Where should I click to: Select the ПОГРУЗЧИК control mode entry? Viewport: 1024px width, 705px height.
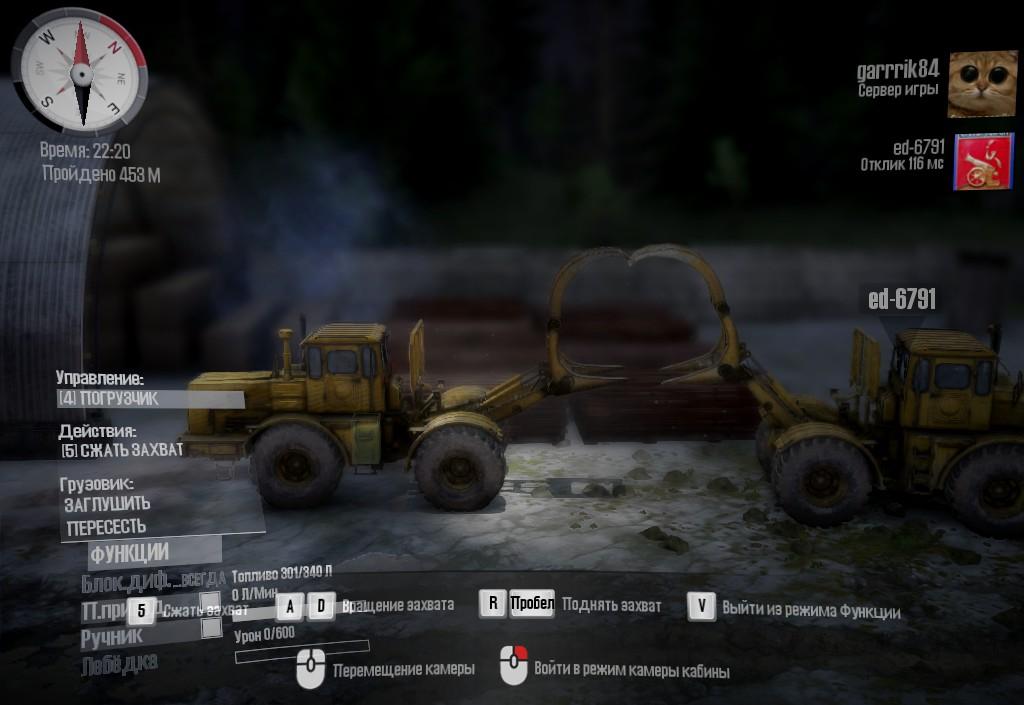pyautogui.click(x=150, y=400)
